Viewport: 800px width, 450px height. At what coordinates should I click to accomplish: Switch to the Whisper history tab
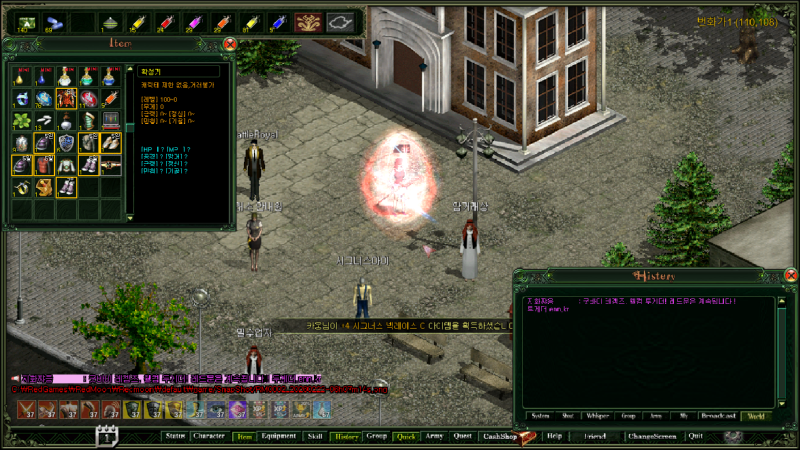[x=598, y=416]
